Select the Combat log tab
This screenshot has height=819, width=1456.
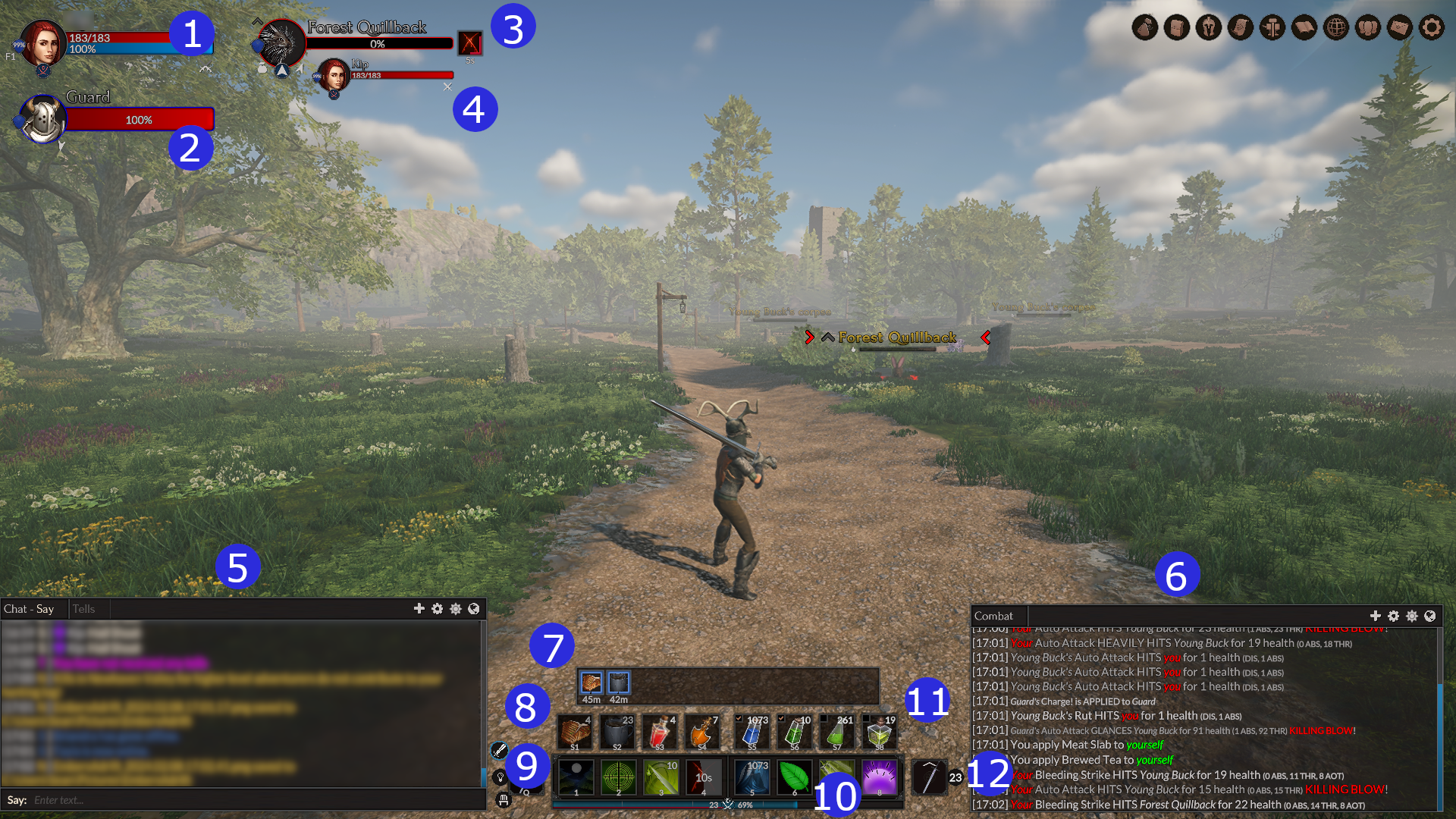pyautogui.click(x=993, y=616)
